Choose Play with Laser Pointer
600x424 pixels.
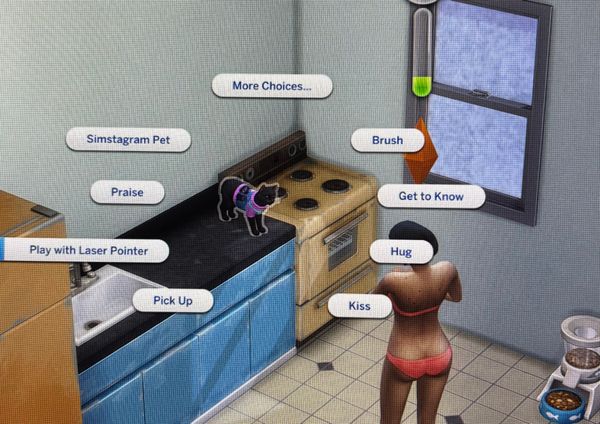click(87, 251)
